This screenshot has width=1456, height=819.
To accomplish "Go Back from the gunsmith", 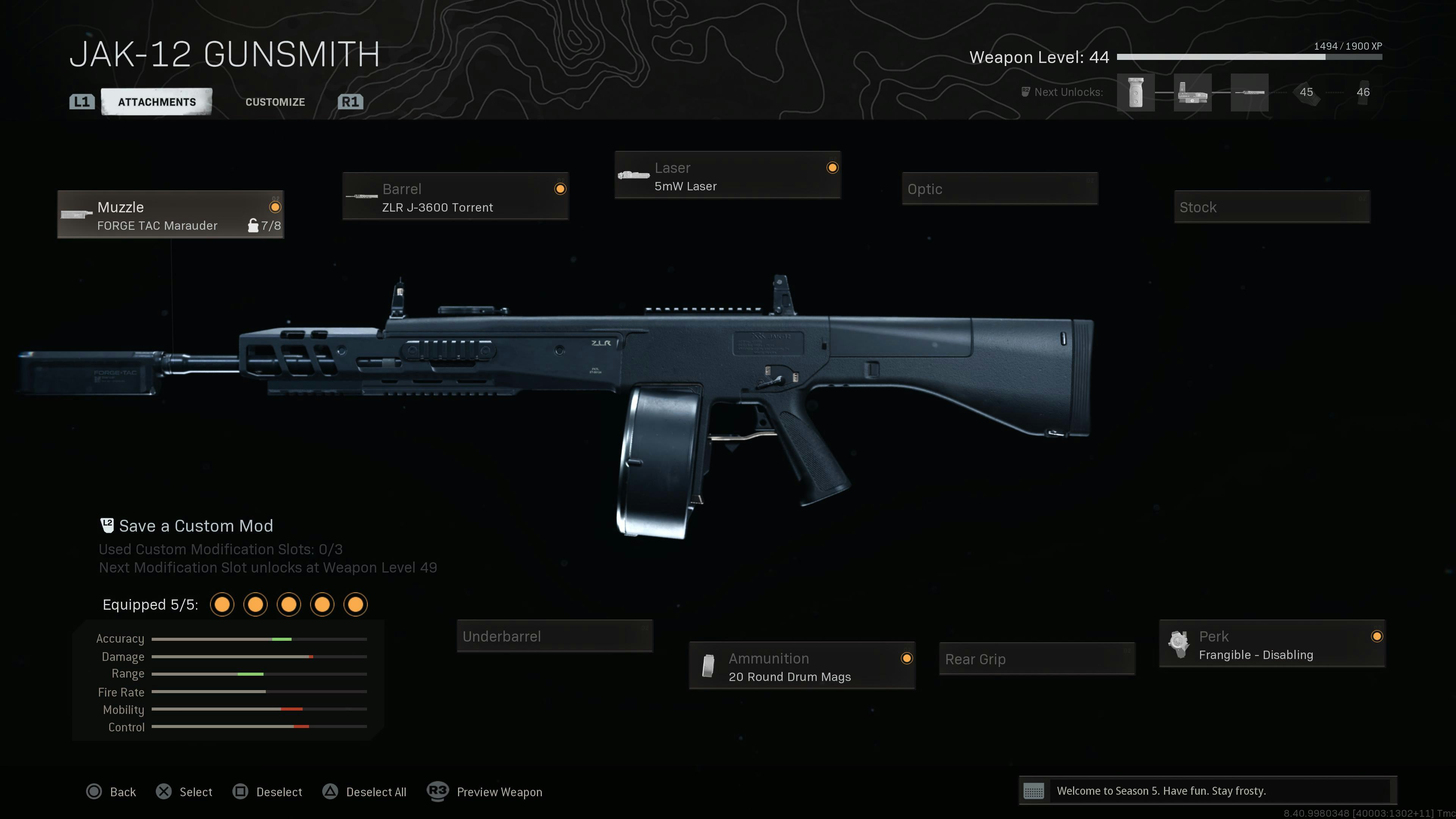I will (x=112, y=792).
